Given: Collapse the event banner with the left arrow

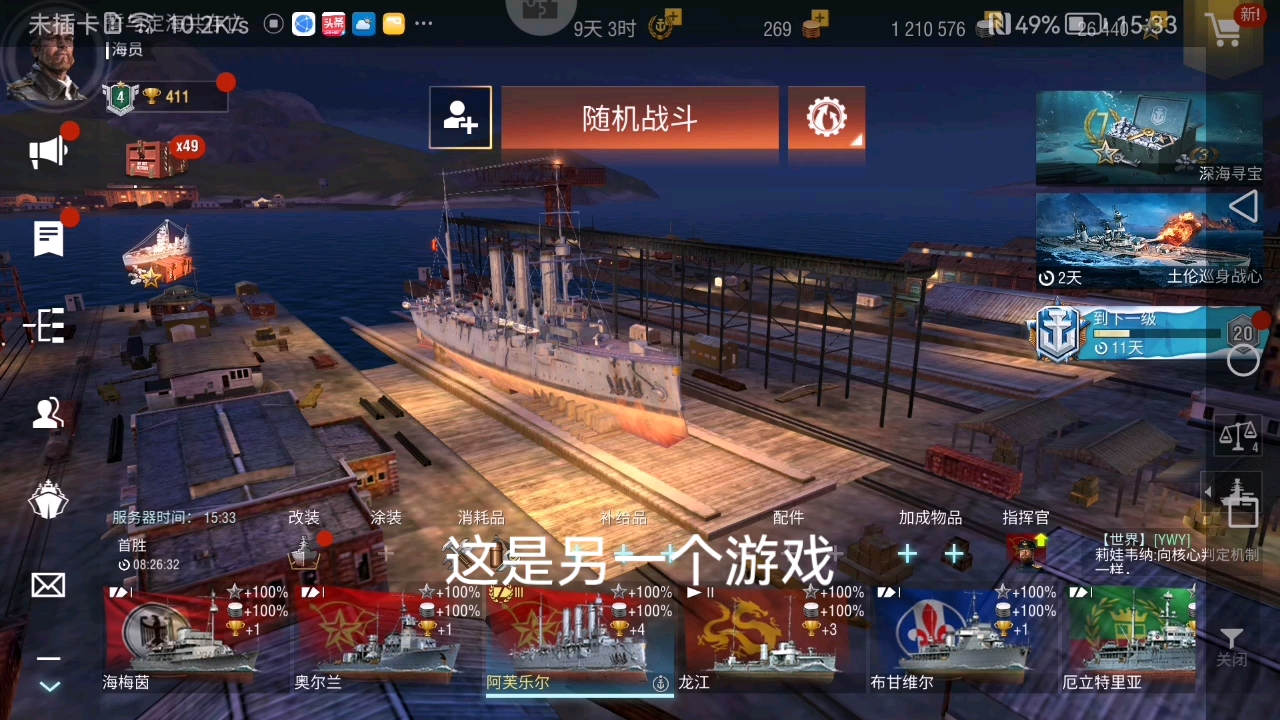Looking at the screenshot, I should pyautogui.click(x=1243, y=207).
